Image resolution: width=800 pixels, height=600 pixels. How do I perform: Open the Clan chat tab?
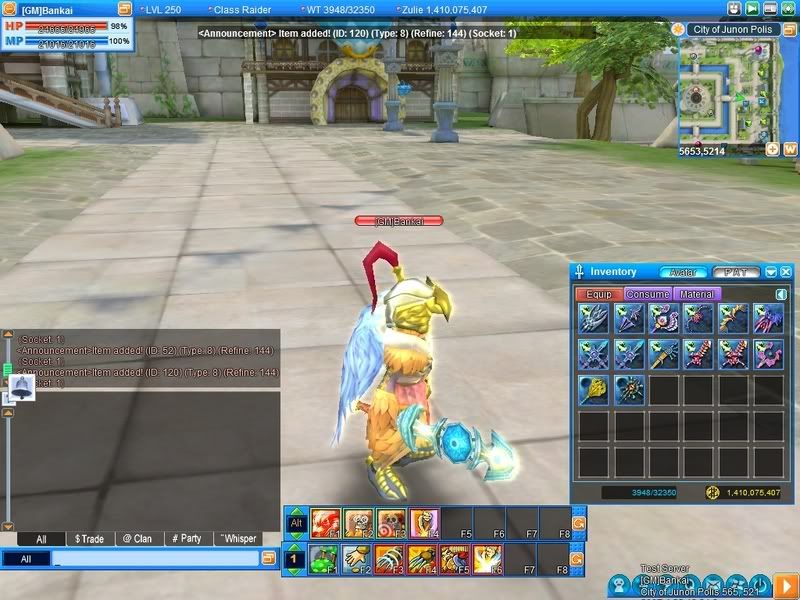[138, 539]
